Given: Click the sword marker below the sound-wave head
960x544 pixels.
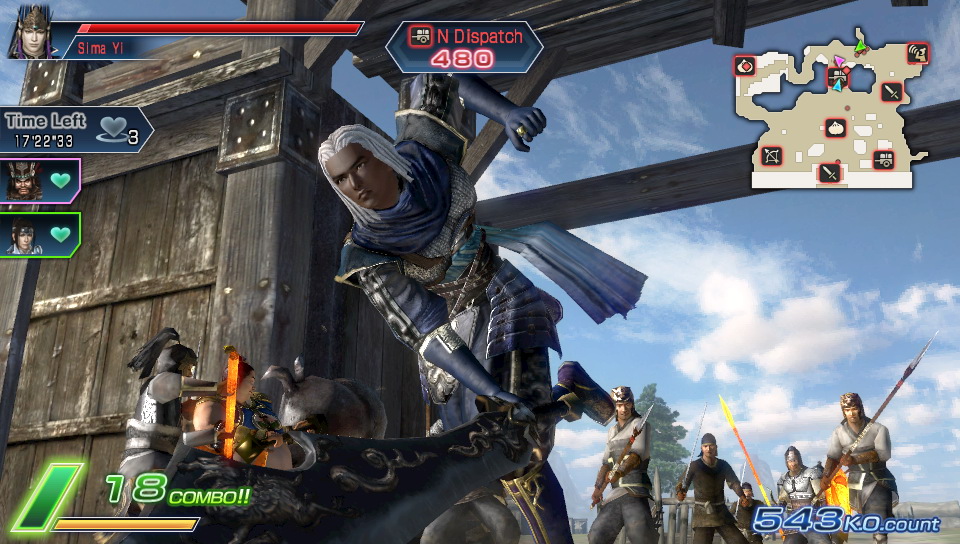Looking at the screenshot, I should (892, 92).
